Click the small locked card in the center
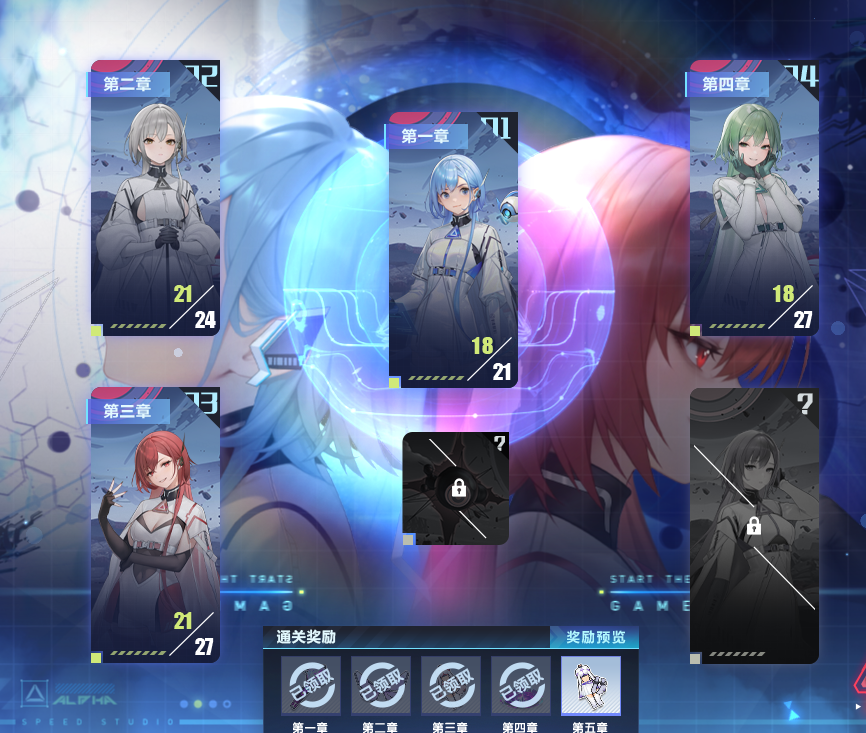The image size is (866, 733). (x=456, y=488)
